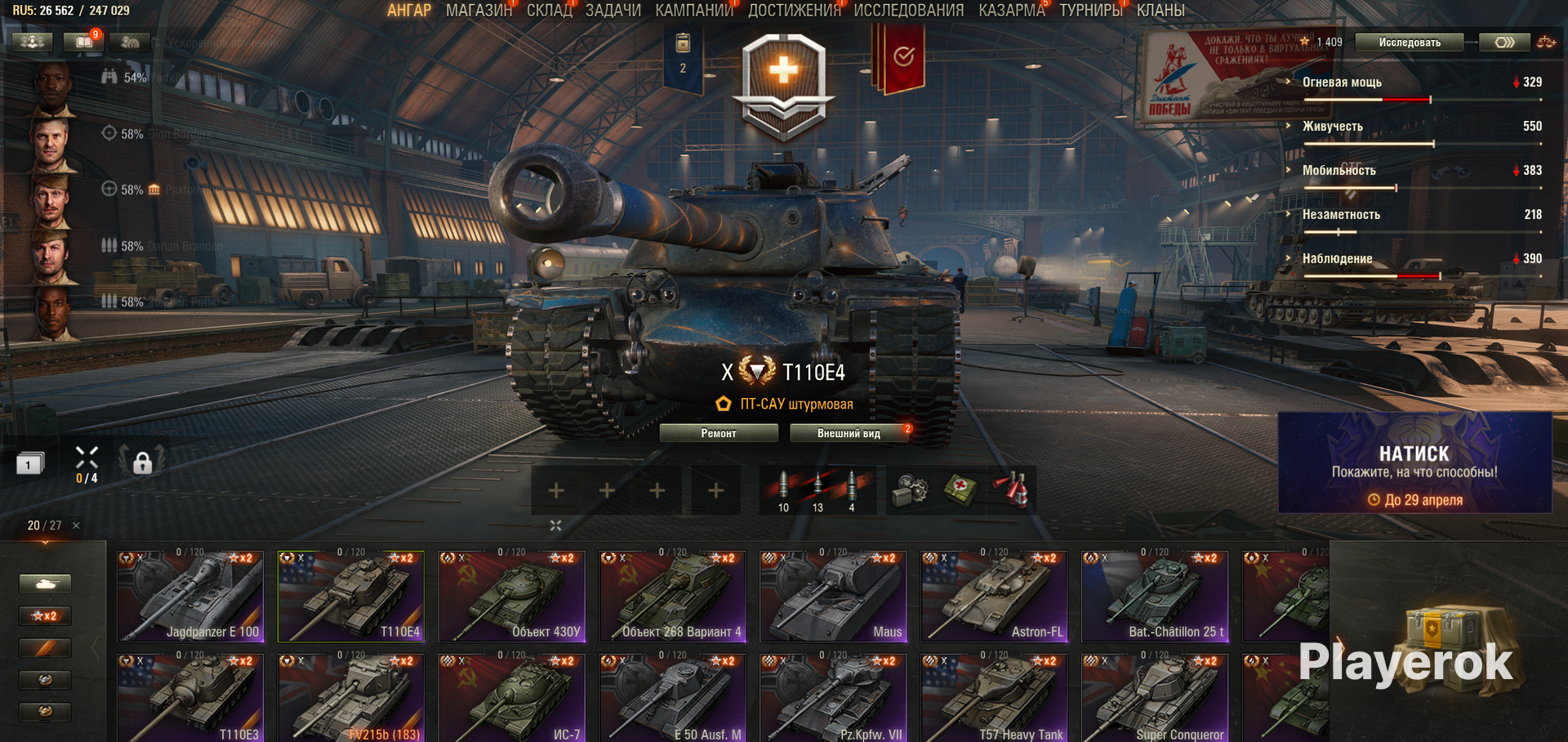Go to the Кланы clans tab
The image size is (1568, 742).
pyautogui.click(x=1160, y=11)
